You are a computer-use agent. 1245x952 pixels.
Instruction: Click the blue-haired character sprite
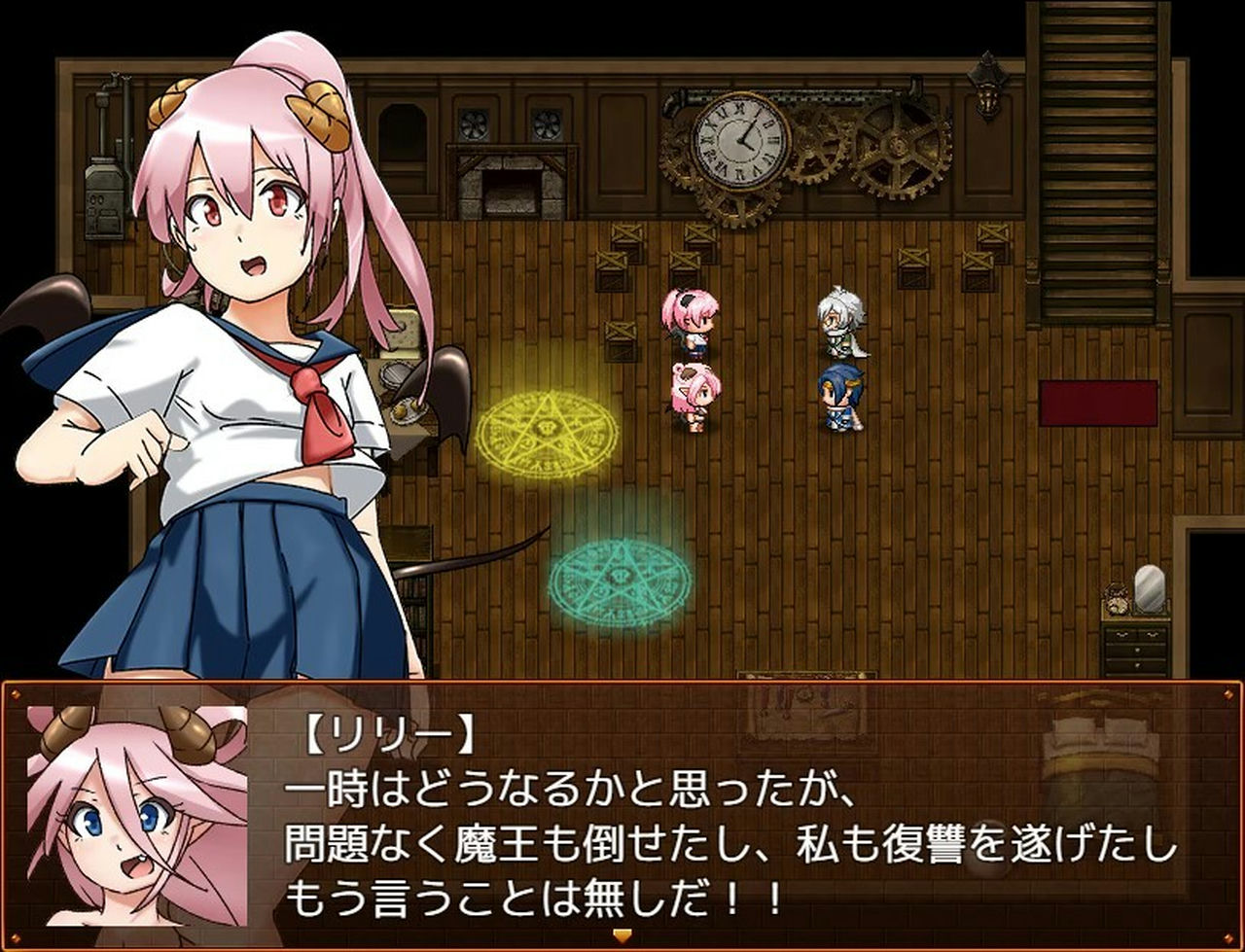(841, 394)
